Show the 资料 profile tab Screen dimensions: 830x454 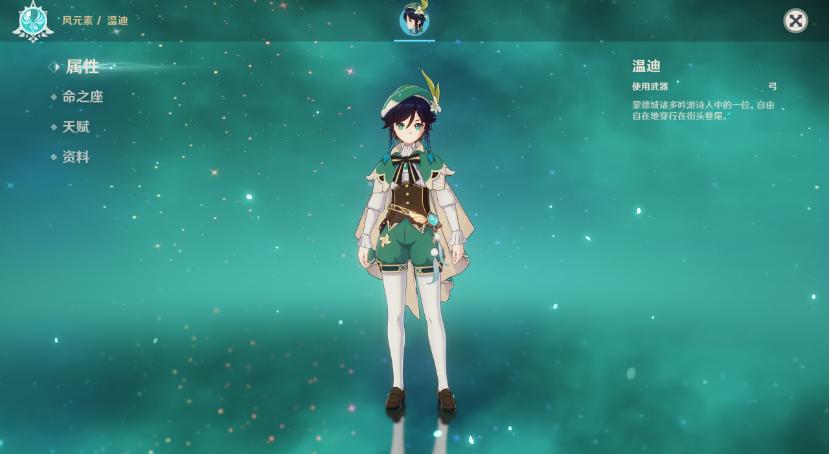click(76, 157)
